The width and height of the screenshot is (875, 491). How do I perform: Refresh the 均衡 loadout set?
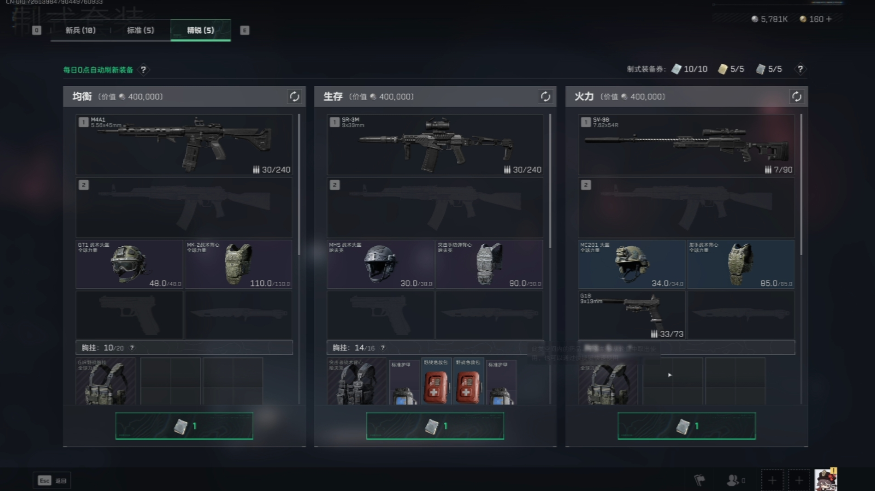click(294, 97)
